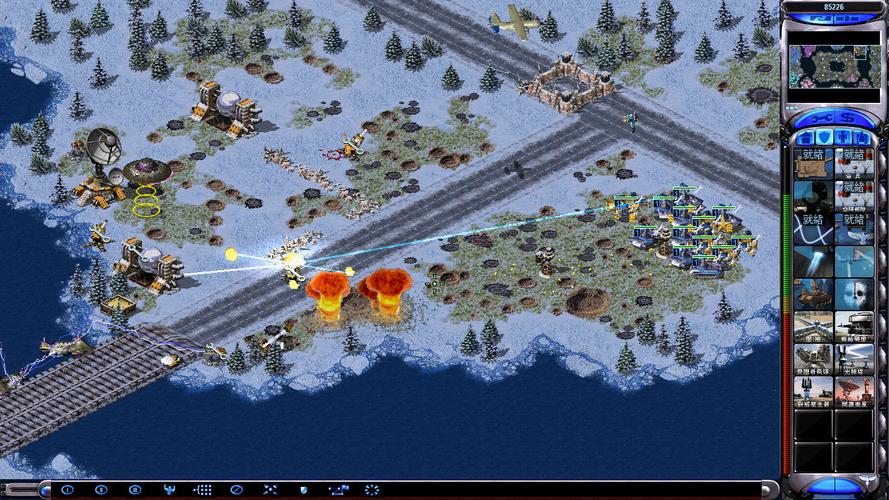Click the team one button on the command bar

coord(68,490)
